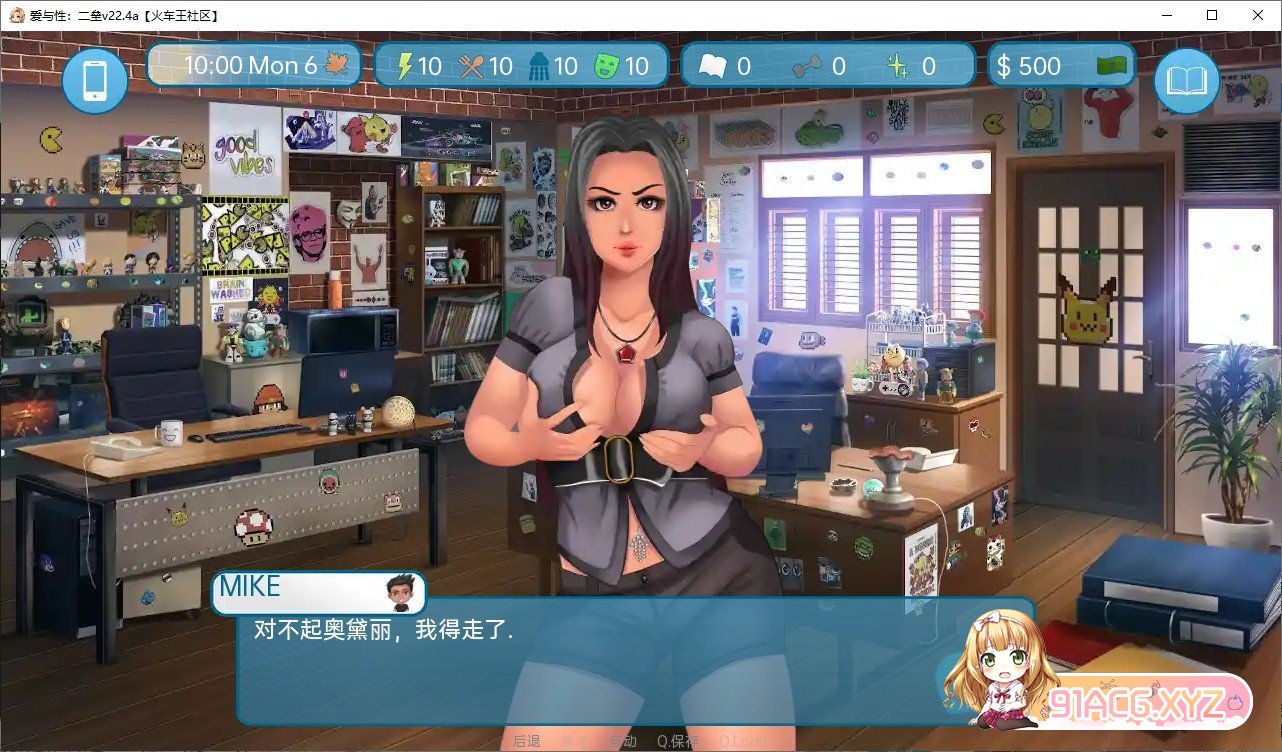
Task: Quick-load with the Q.Load button
Action: [742, 741]
